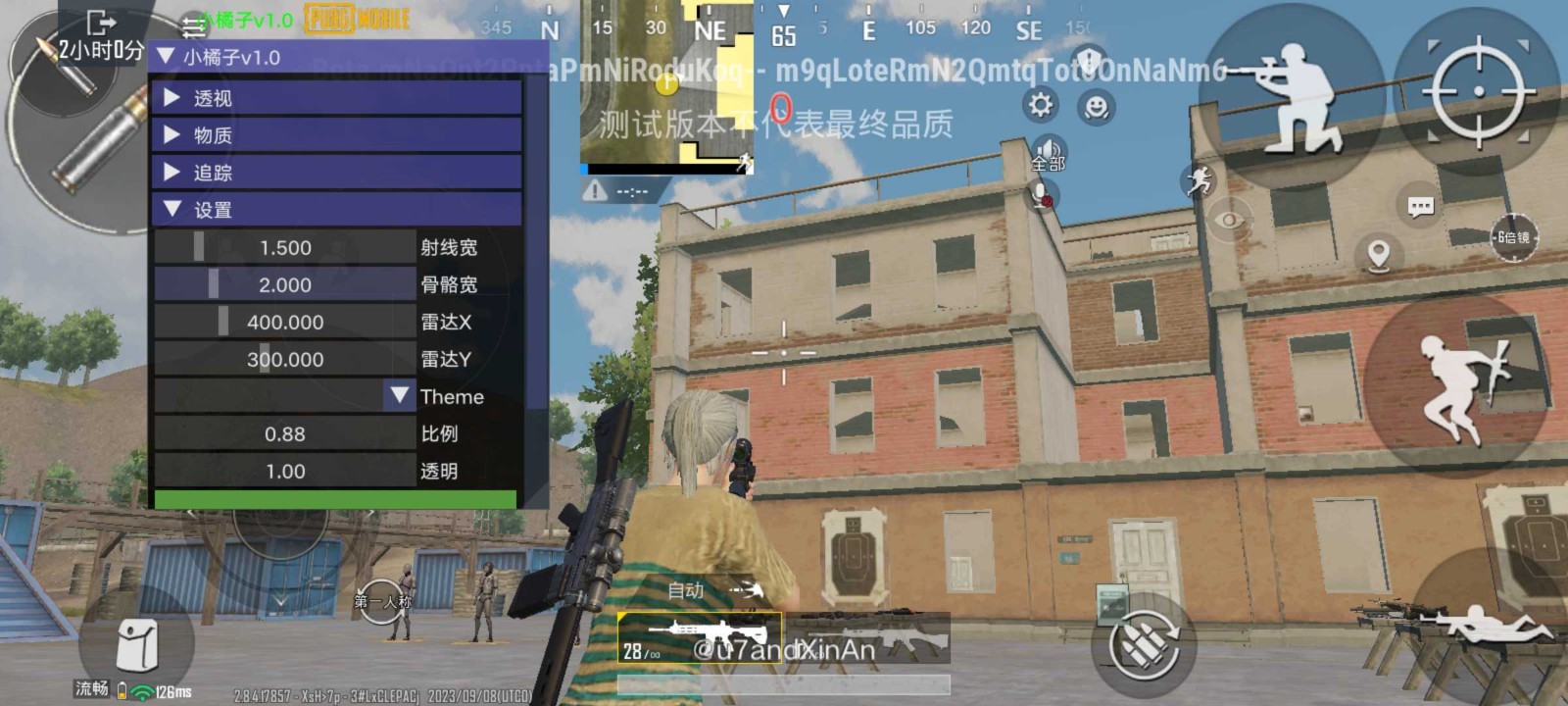The height and width of the screenshot is (706, 1568).
Task: Open the Theme dropdown
Action: tap(399, 396)
